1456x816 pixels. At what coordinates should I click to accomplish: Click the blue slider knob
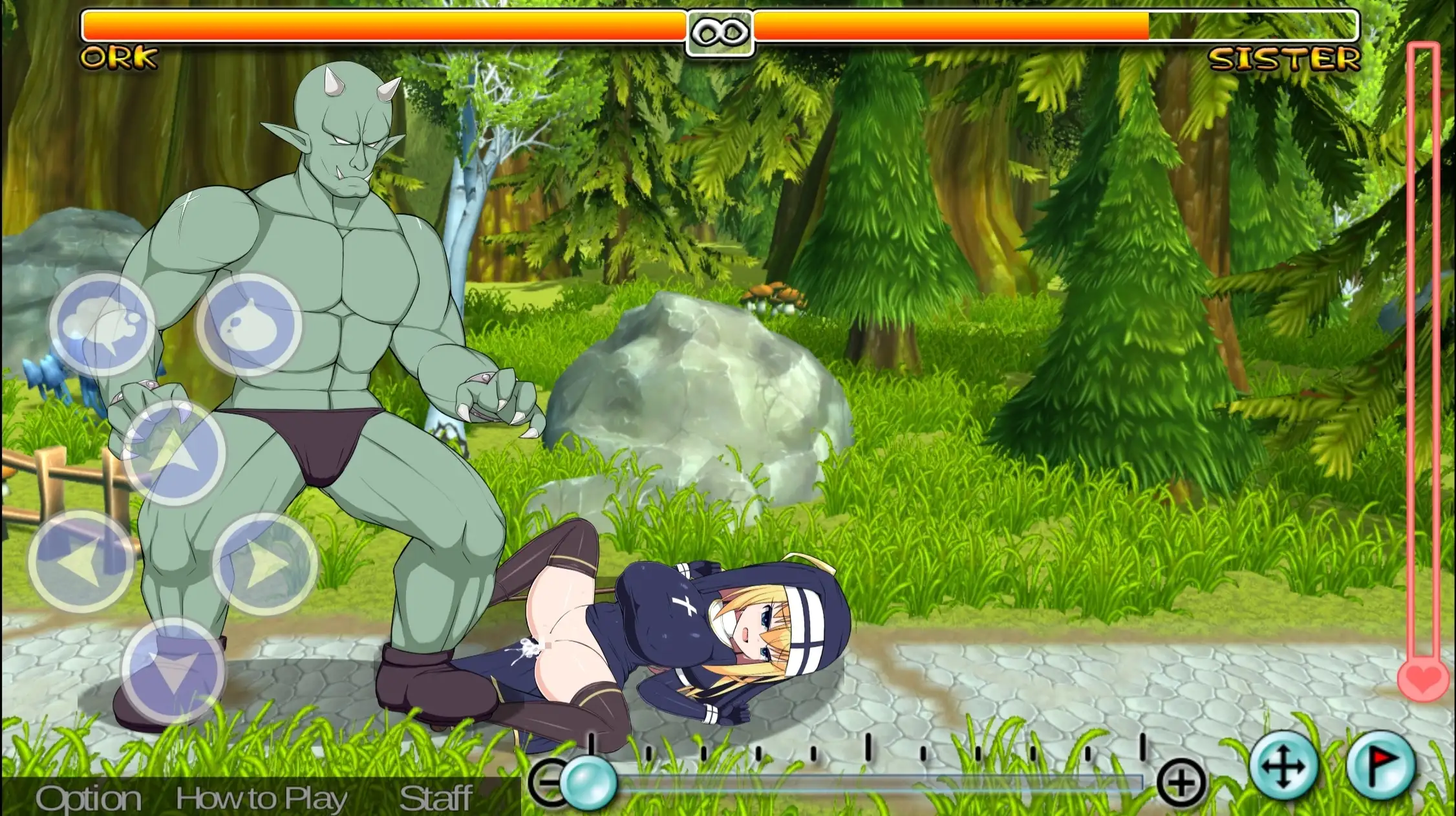[588, 783]
